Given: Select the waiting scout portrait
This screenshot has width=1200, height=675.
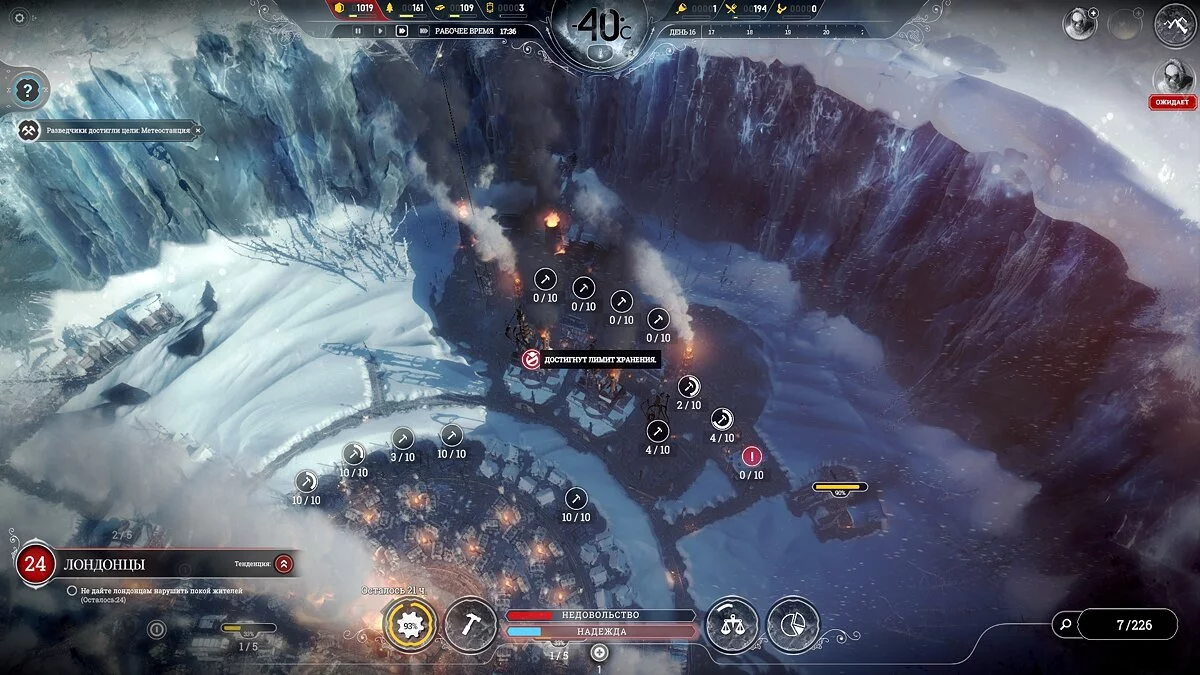Looking at the screenshot, I should click(1174, 78).
